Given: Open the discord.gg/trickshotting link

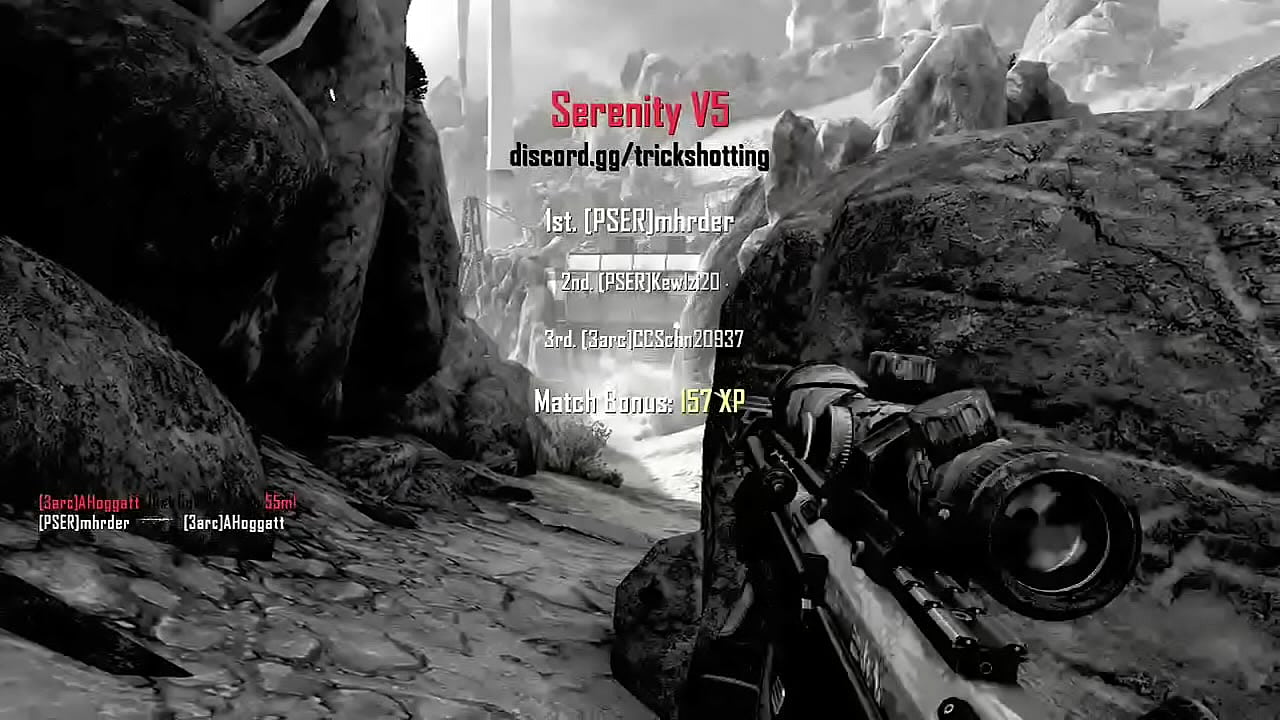Looking at the screenshot, I should tap(639, 156).
